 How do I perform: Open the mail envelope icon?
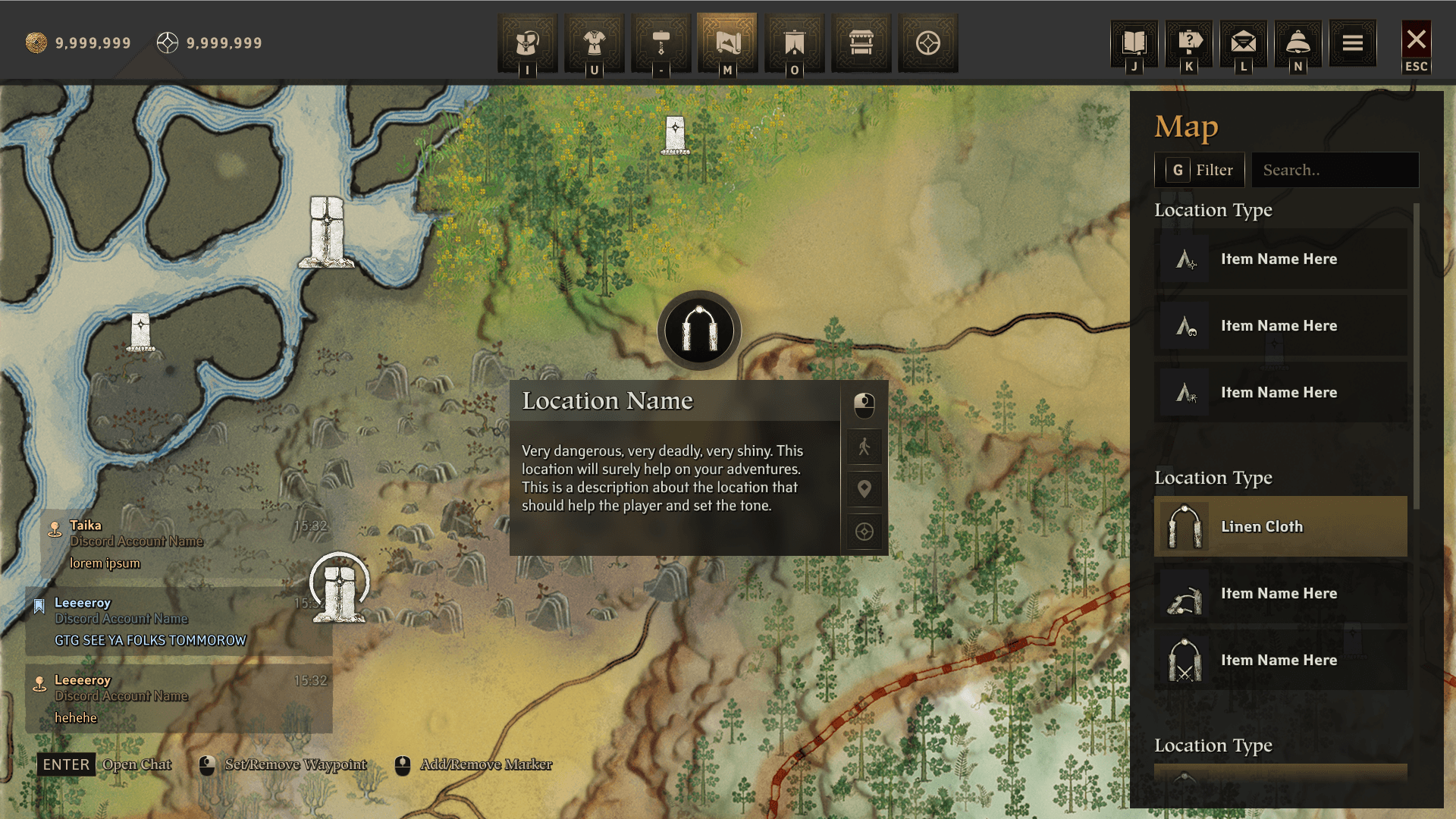pyautogui.click(x=1244, y=43)
